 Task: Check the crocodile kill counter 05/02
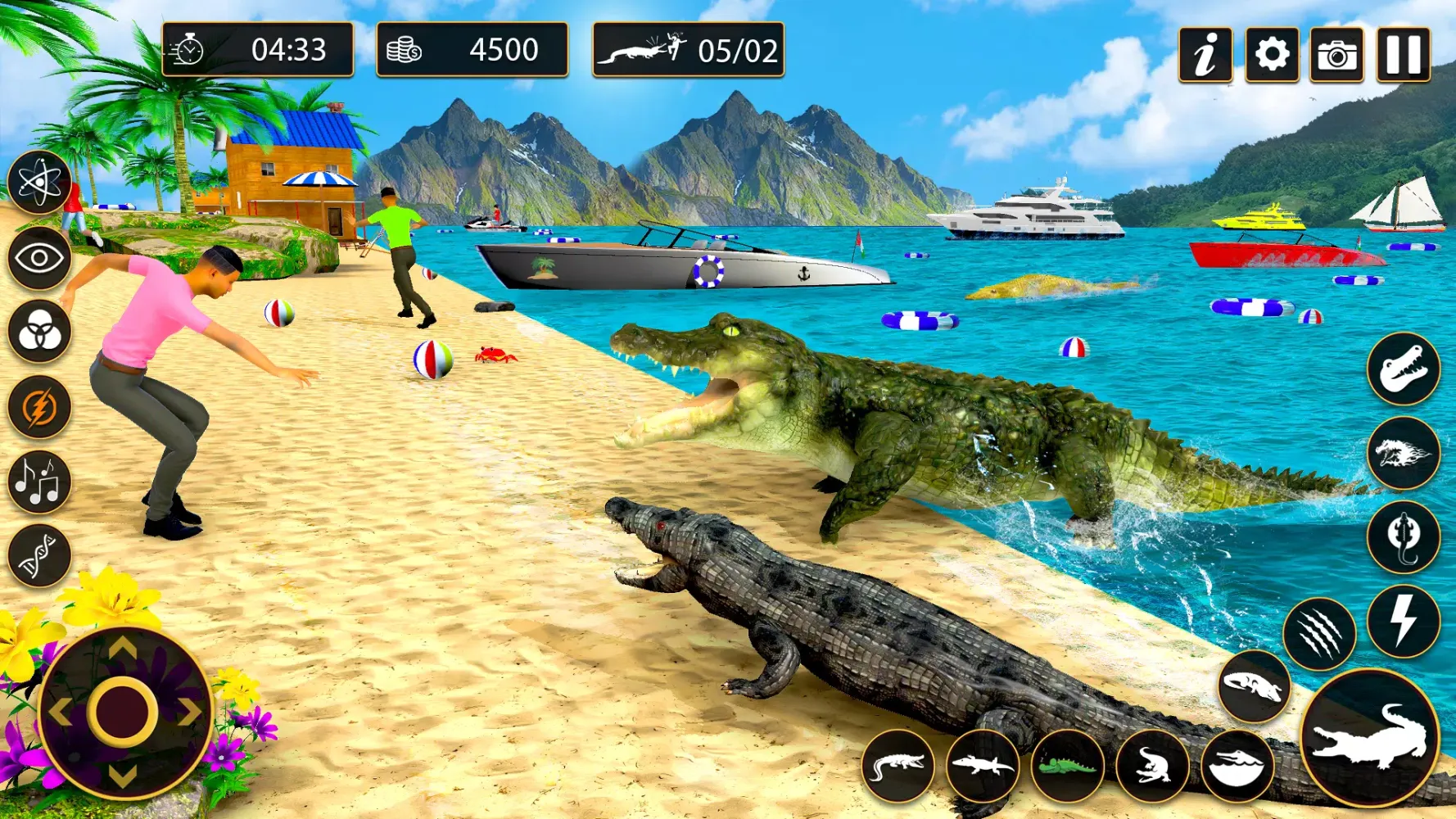point(688,51)
